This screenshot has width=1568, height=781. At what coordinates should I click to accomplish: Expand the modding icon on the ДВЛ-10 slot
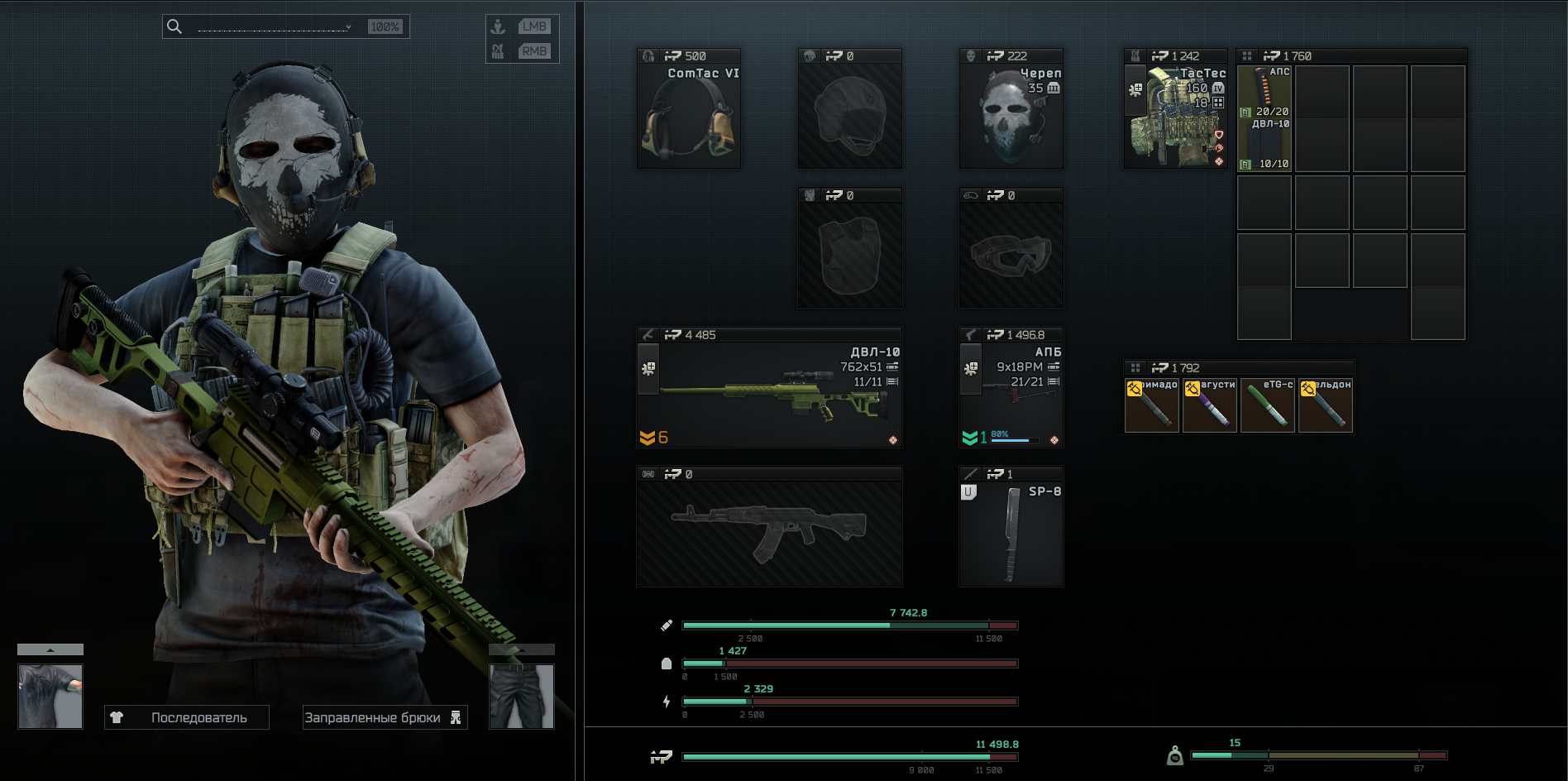point(648,368)
